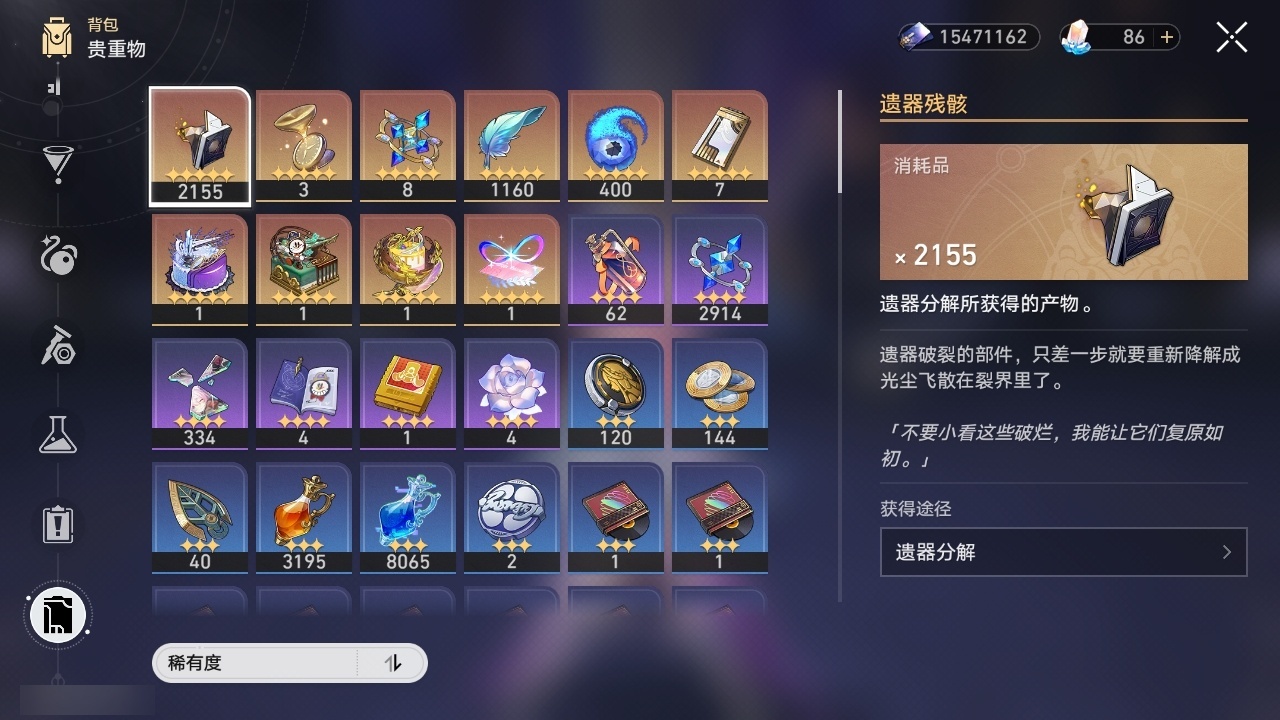Close the inventory with the X button

[x=1231, y=37]
